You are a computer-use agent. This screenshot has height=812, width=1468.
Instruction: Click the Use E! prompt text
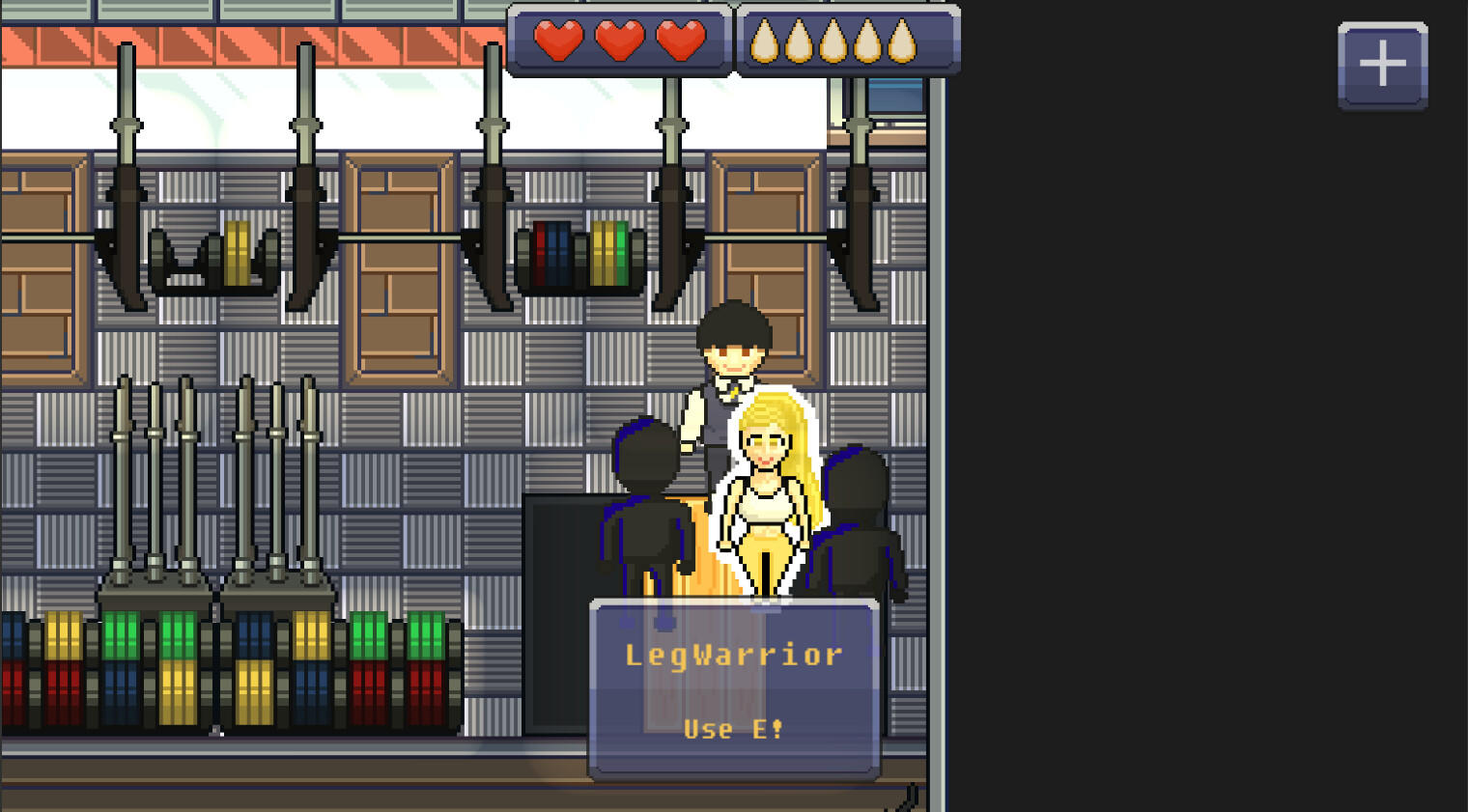(x=734, y=730)
